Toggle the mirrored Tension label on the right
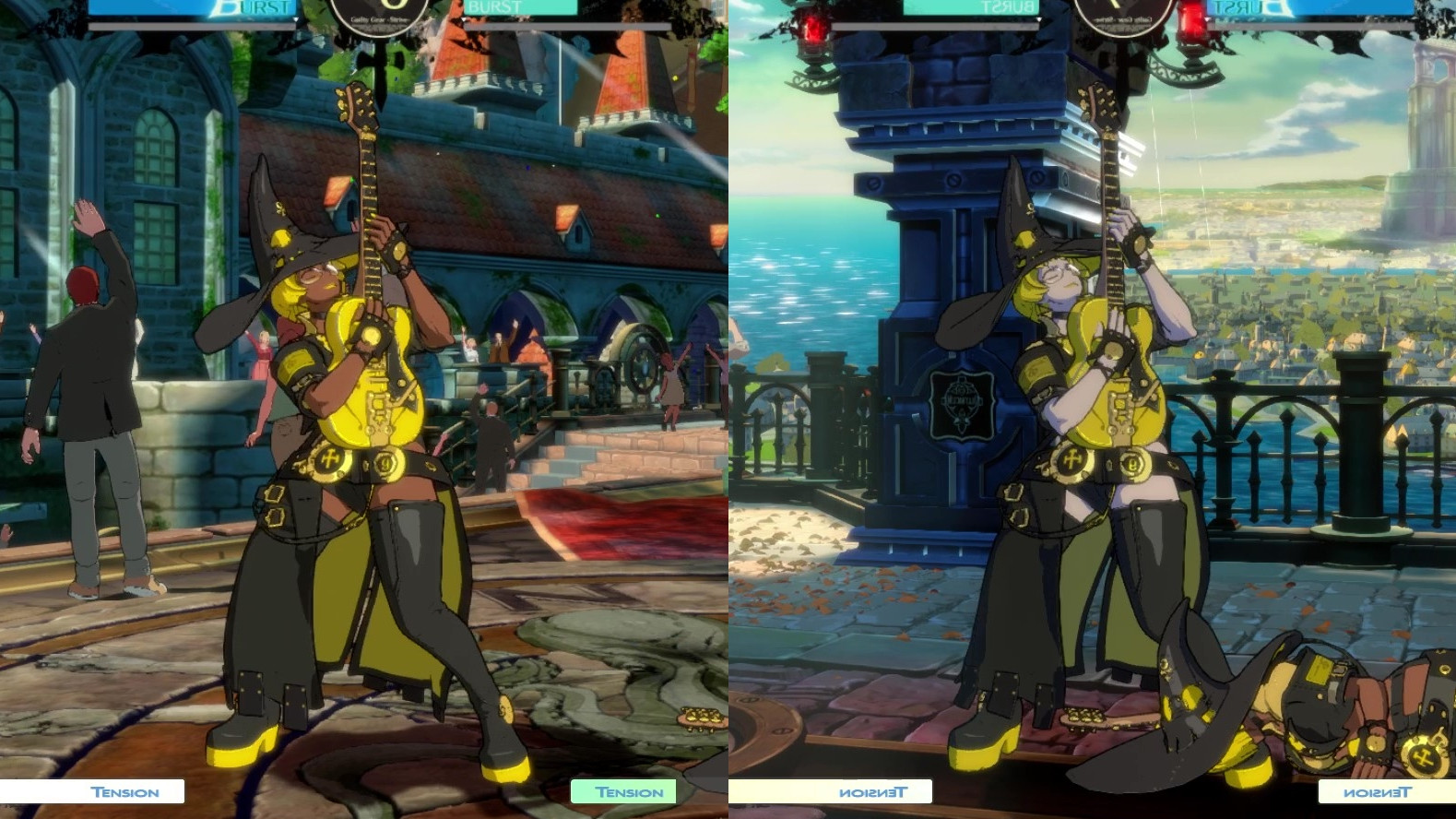 (x=876, y=791)
